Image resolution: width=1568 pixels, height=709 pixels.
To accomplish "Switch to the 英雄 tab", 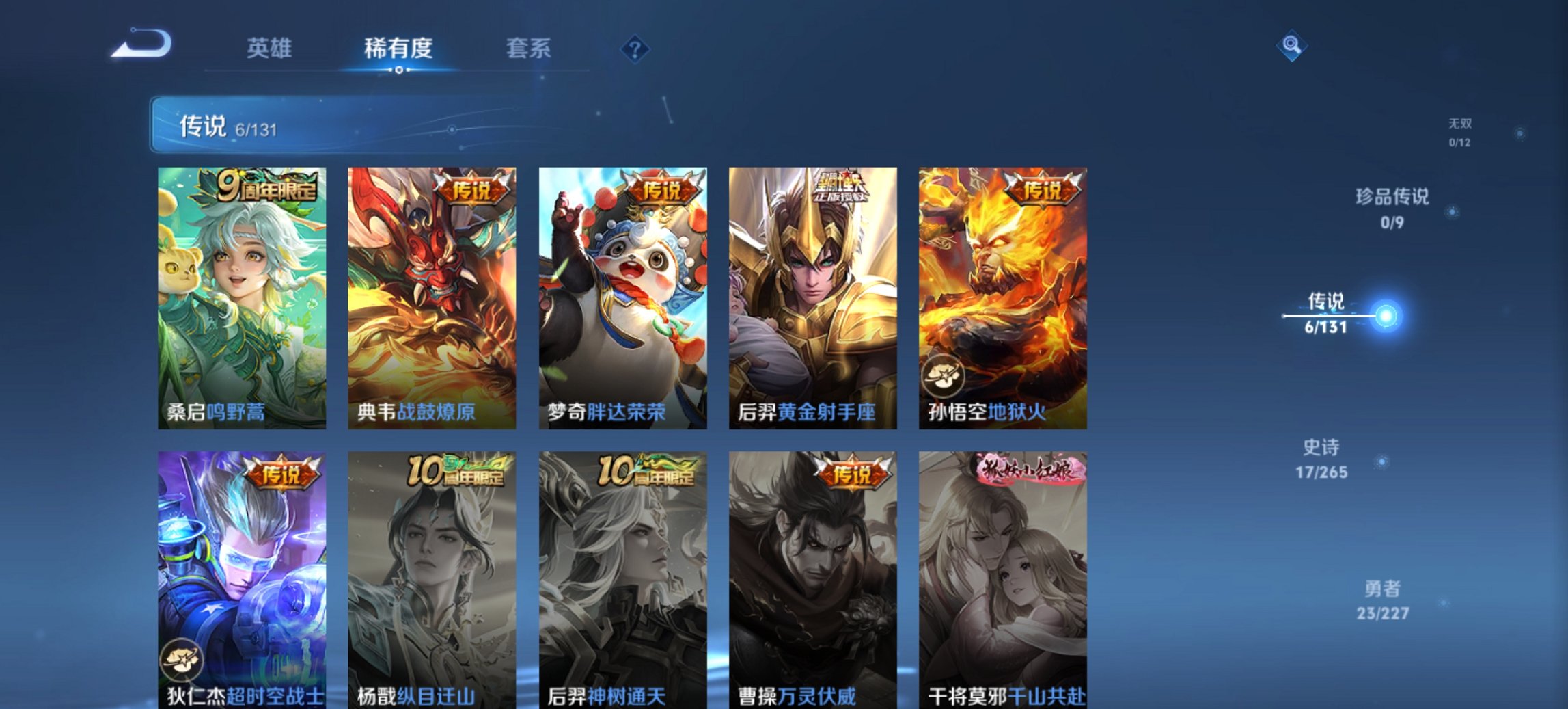I will pos(271,48).
